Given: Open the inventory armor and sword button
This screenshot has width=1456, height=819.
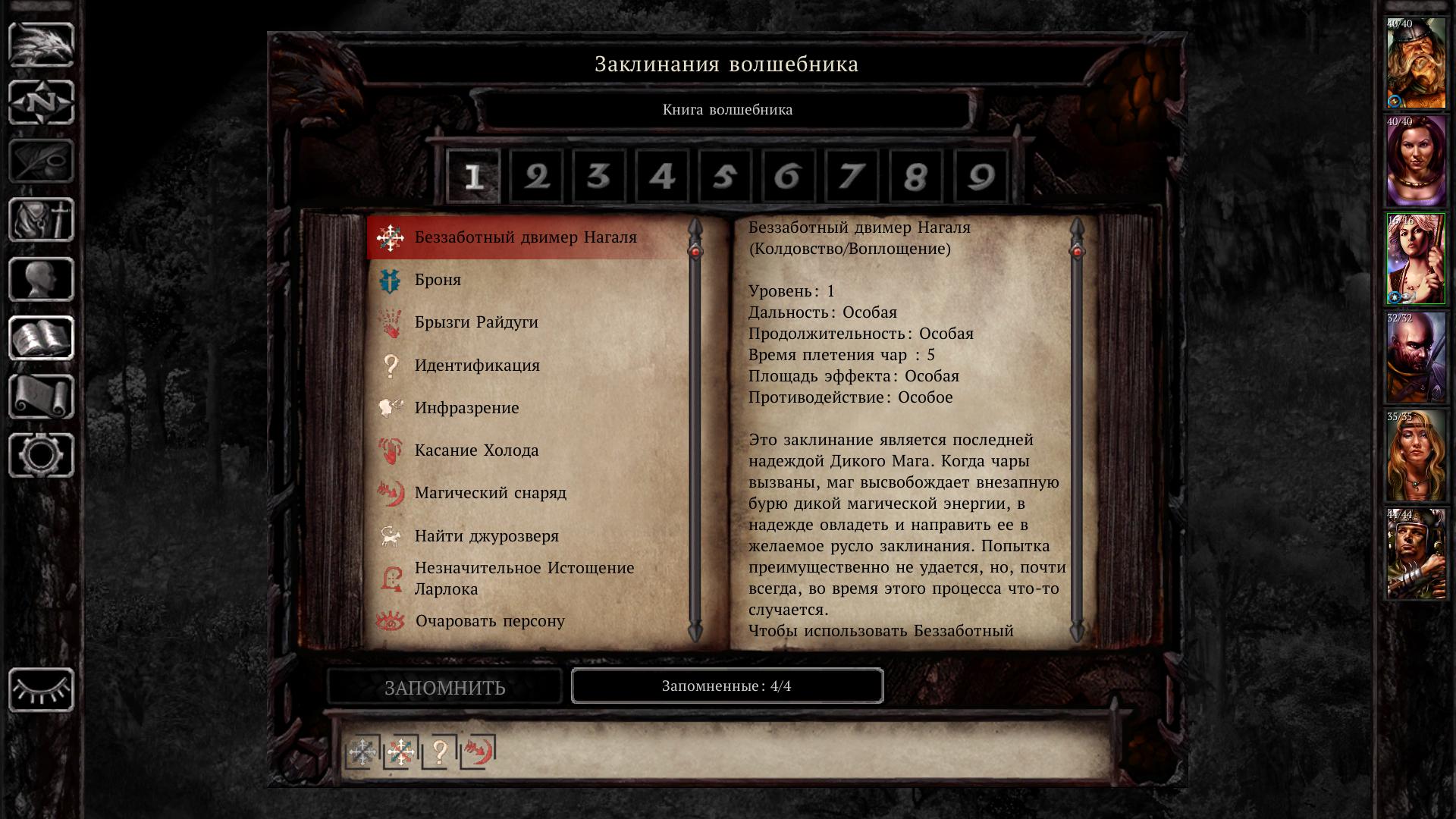Looking at the screenshot, I should pyautogui.click(x=41, y=220).
